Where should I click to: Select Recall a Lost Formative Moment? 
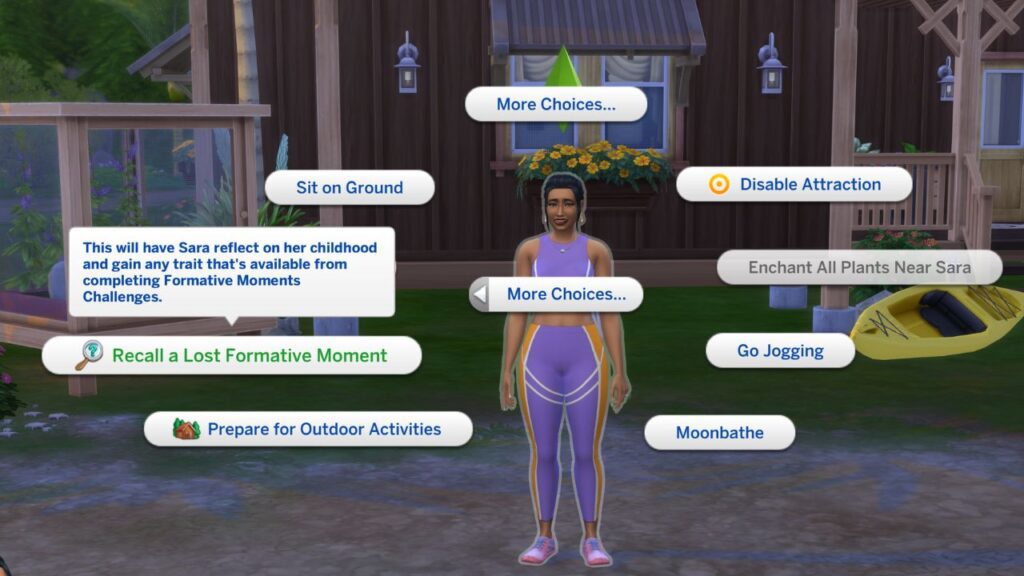point(232,355)
